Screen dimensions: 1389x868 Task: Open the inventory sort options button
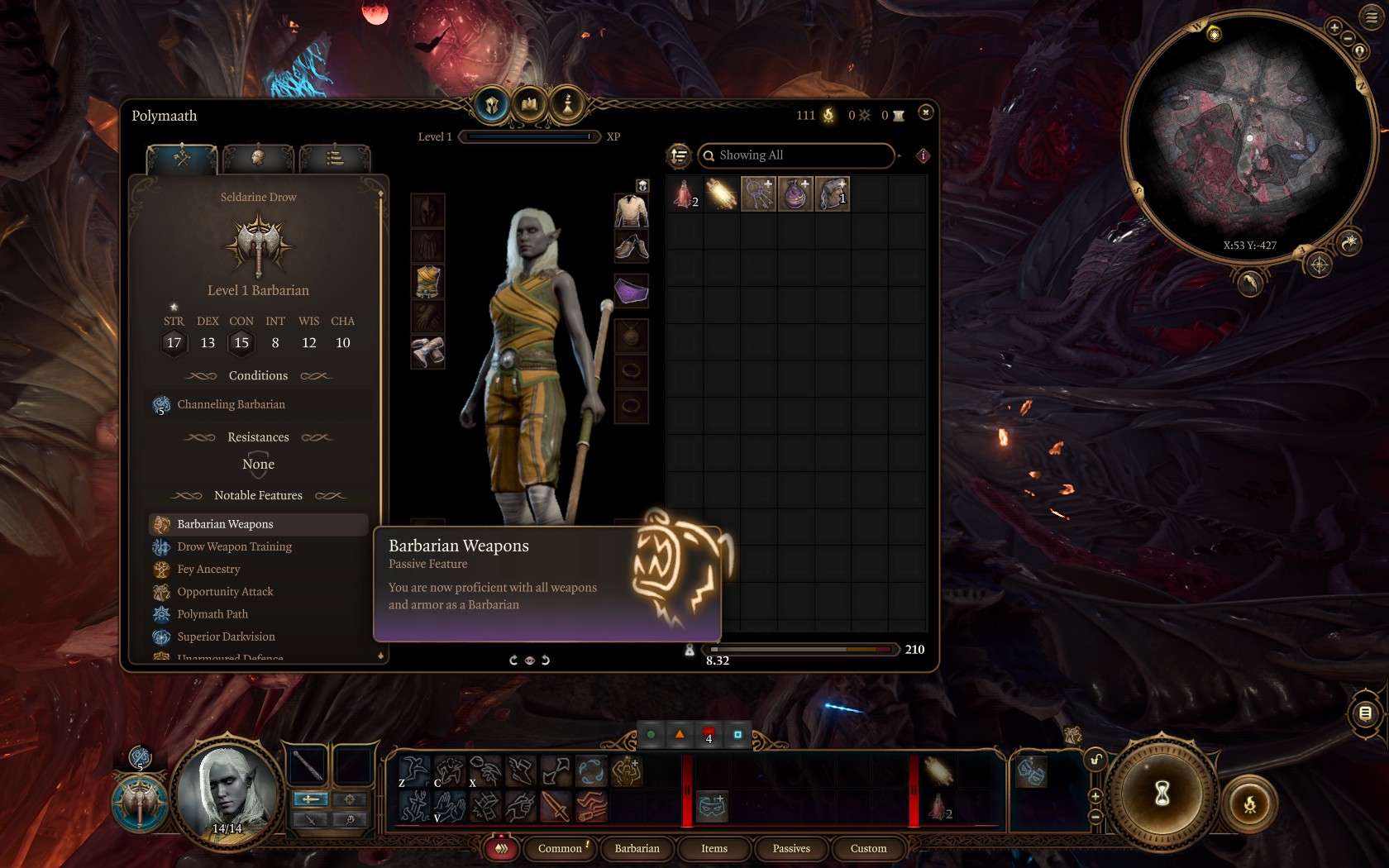(x=679, y=155)
